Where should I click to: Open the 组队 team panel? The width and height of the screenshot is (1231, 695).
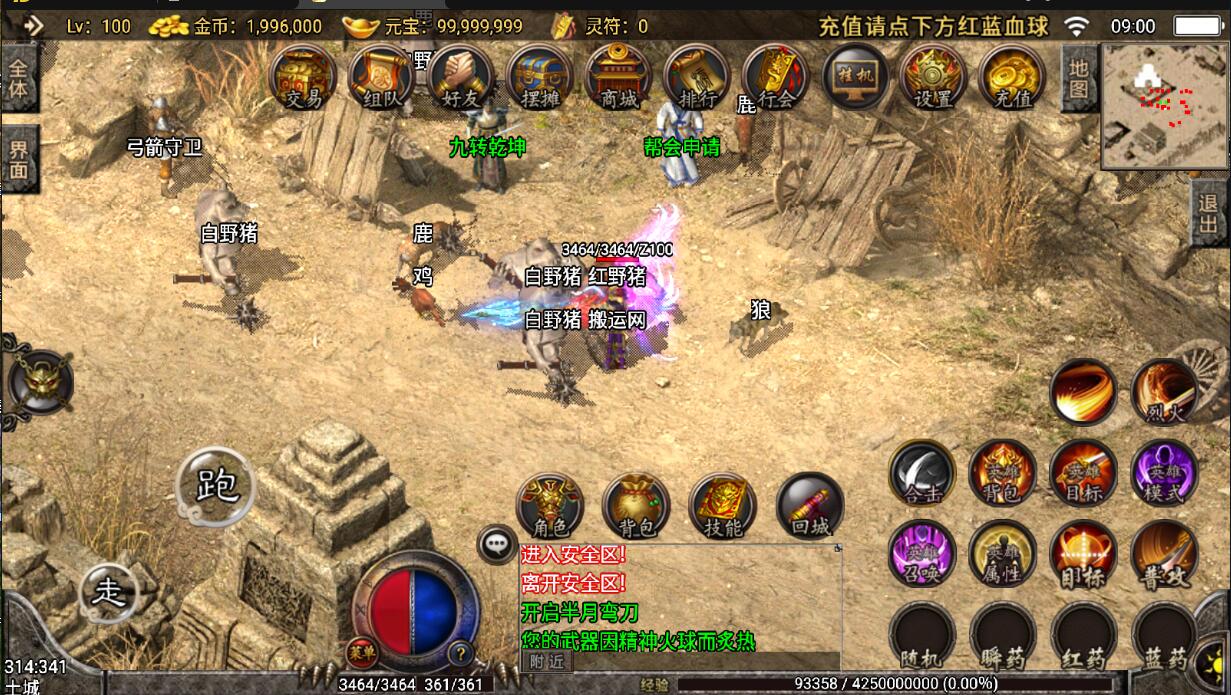[382, 77]
